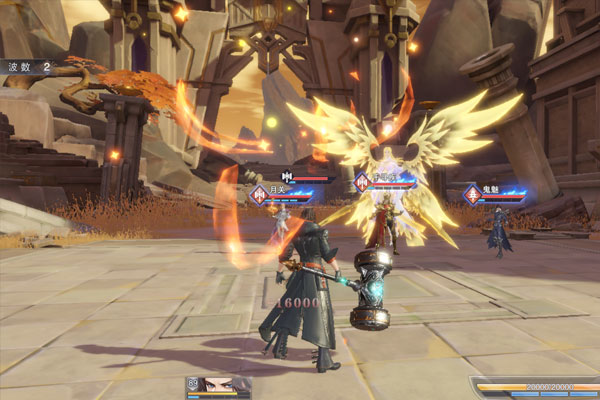600x400 pixels.
Task: Target the 鬼魅 enemy nameplate
Action: (x=495, y=193)
